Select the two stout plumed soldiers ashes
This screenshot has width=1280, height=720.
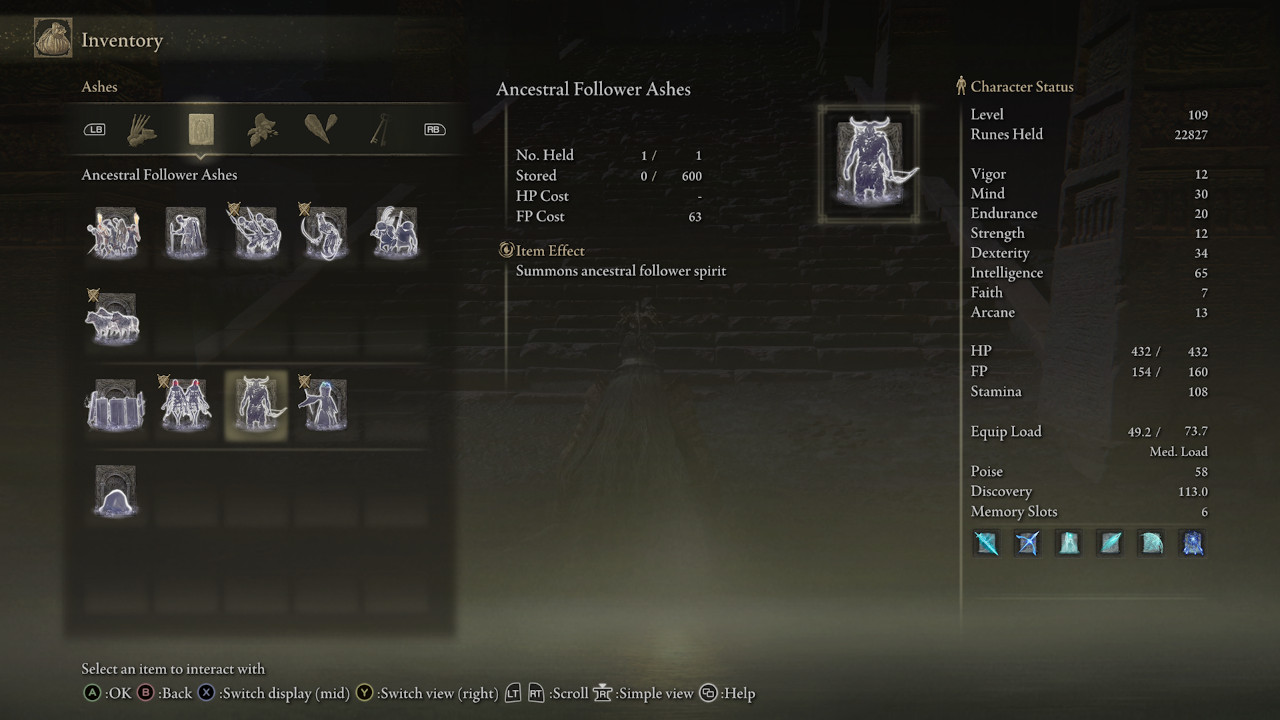point(394,233)
